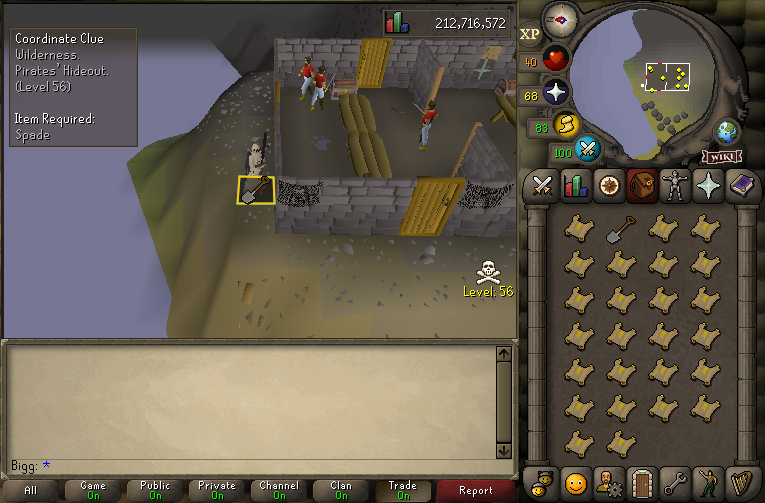Toggle run with the run energy orb
Viewport: 765px width, 503px height.
[567, 126]
